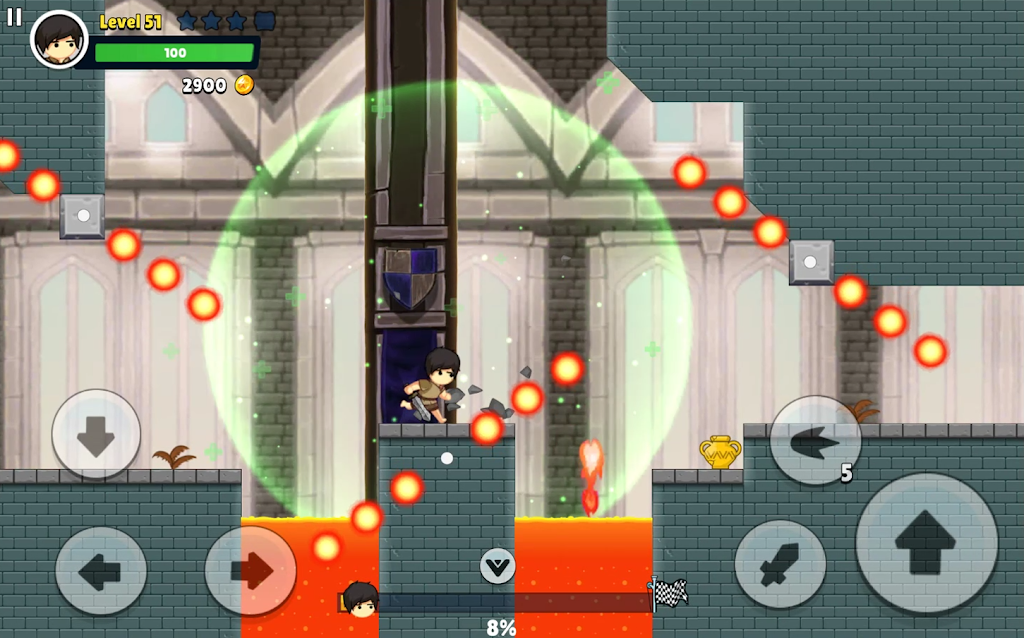Move left with the left arrow button
Image resolution: width=1024 pixels, height=638 pixels.
[x=101, y=571]
